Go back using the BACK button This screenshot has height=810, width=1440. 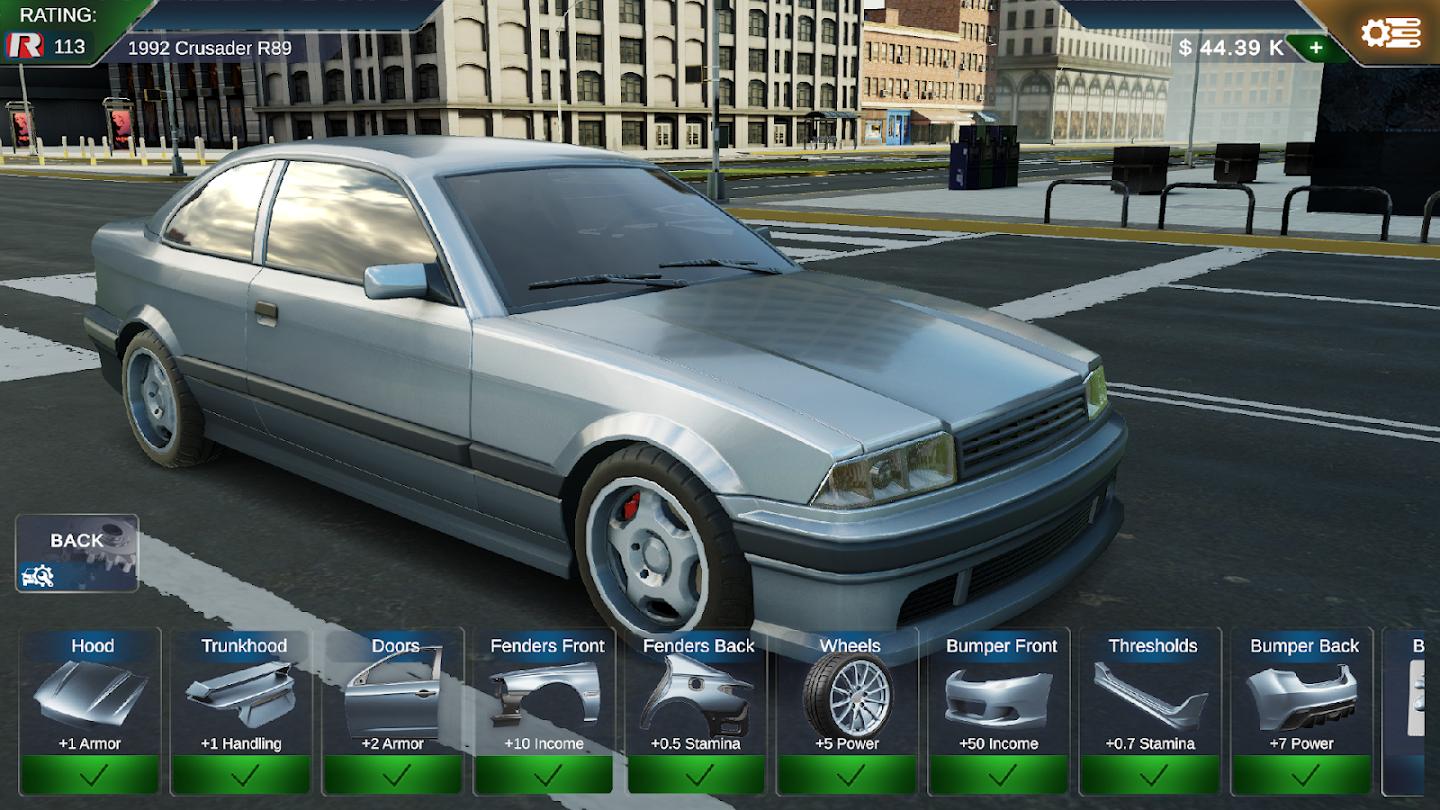pyautogui.click(x=77, y=553)
